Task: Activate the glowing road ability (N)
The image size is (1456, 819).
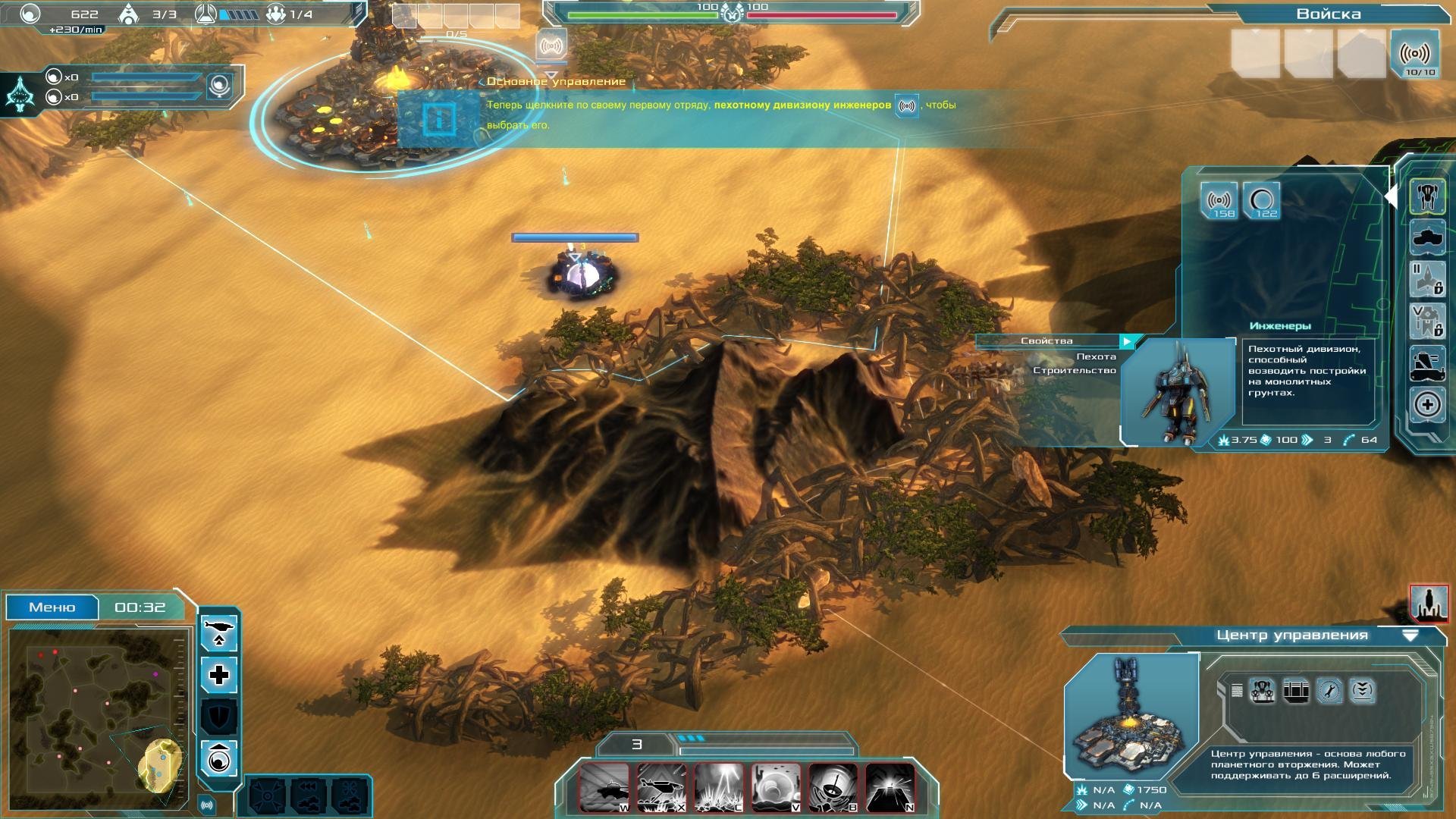Action: pyautogui.click(x=890, y=787)
